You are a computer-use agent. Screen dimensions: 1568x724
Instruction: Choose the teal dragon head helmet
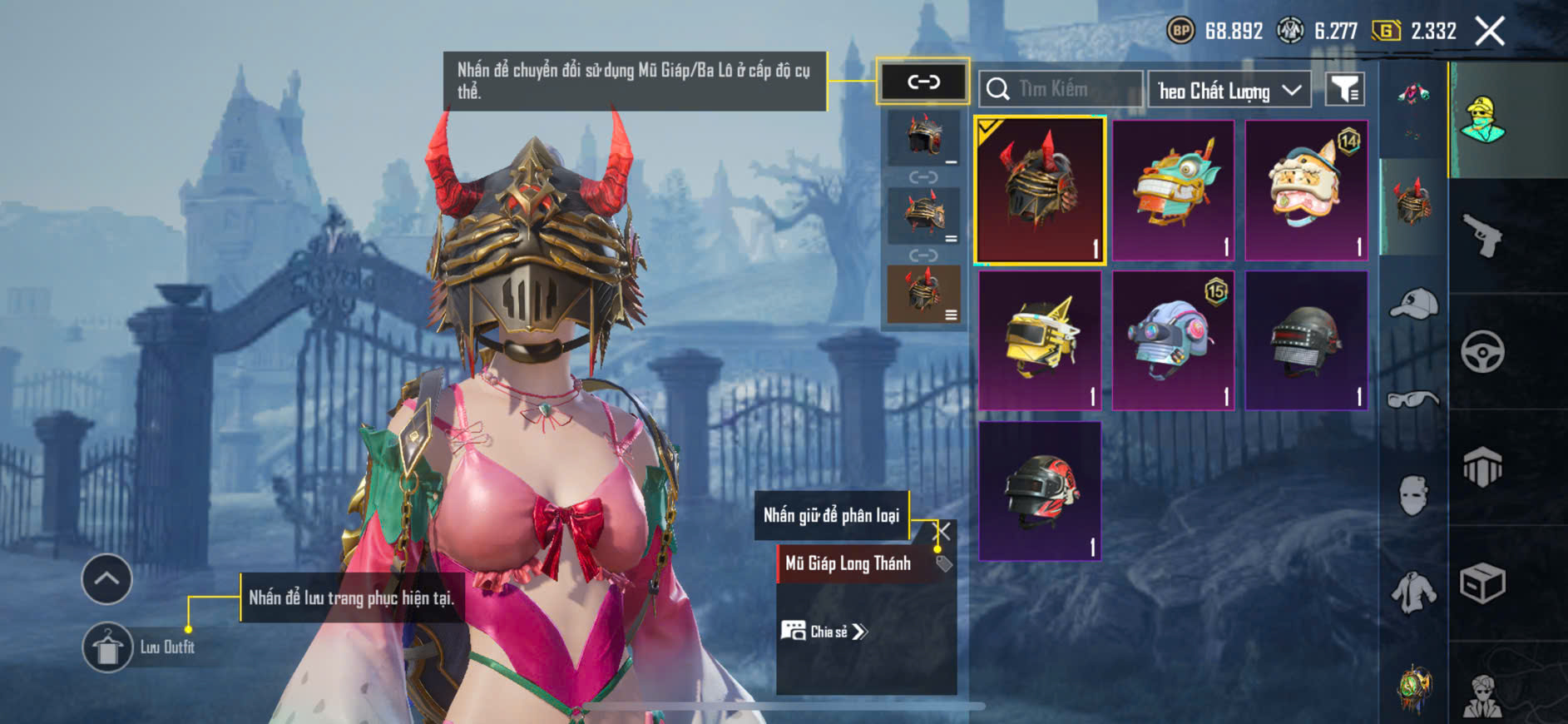1173,191
